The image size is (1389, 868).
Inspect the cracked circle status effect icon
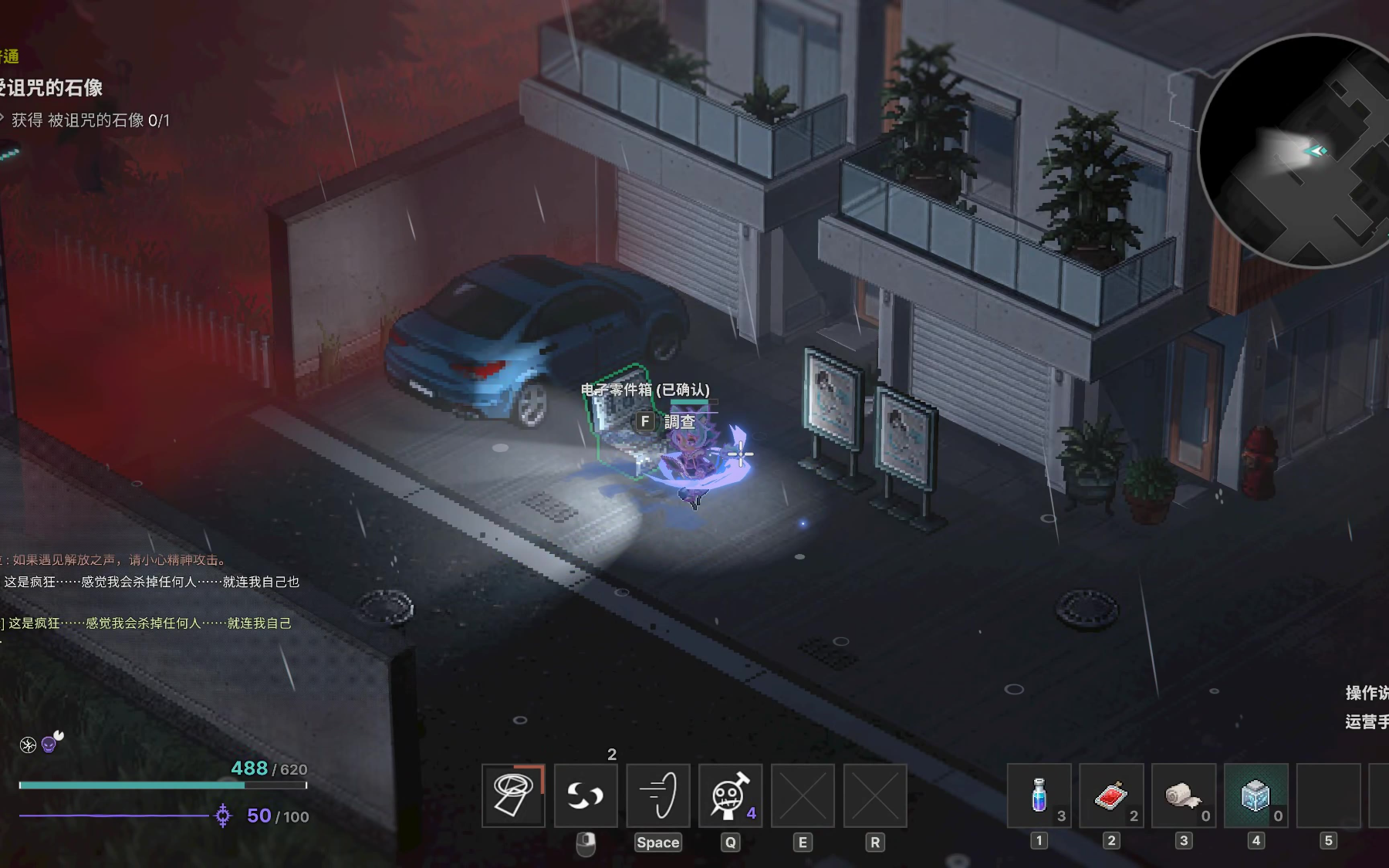point(28,745)
